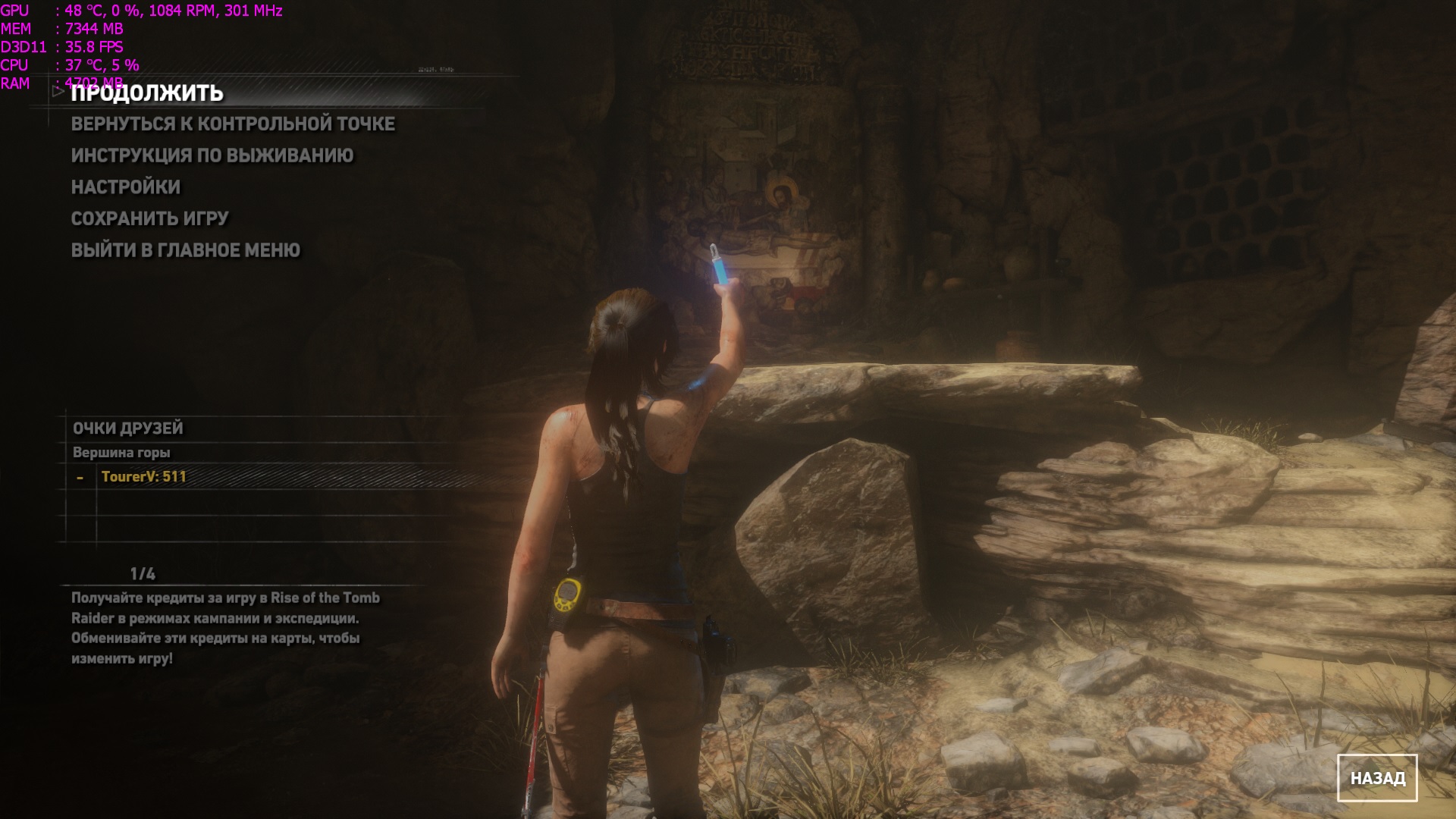Screen dimensions: 1456x819
Task: Select the TourerV friend score row
Action: [x=144, y=477]
